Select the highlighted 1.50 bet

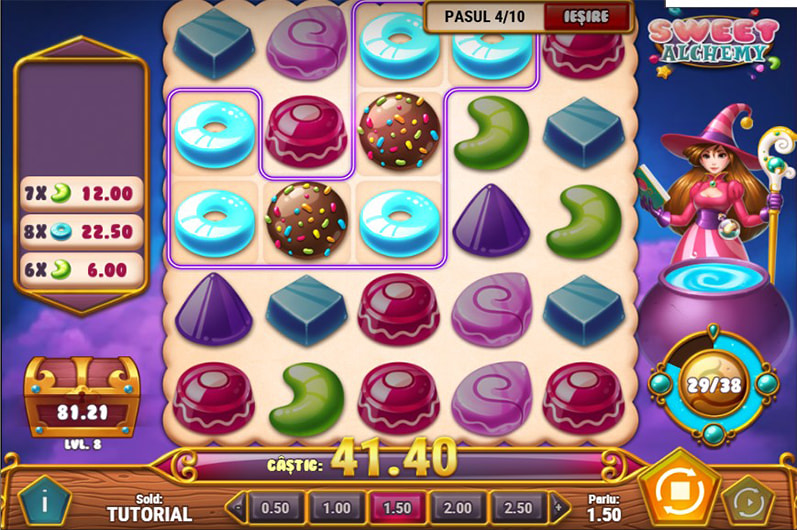398,507
